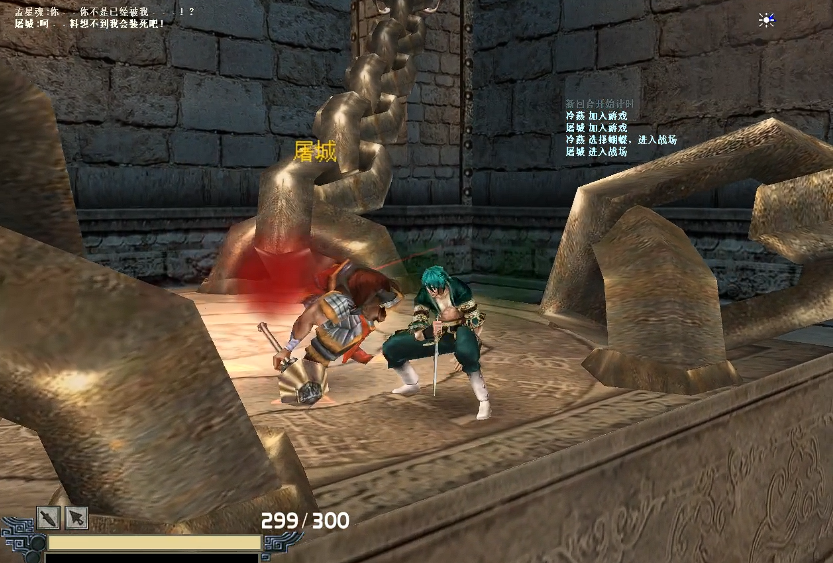Select the dagger weapon slot icon
833x563 pixels.
49,517
